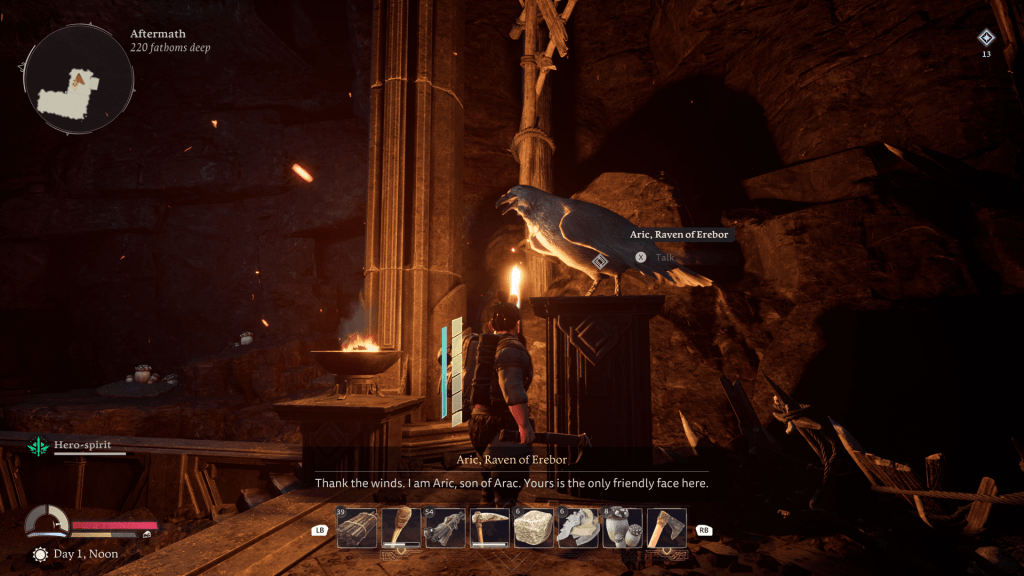Equip the axe from the hotbar
Viewport: 1024px width, 576px height.
coord(666,528)
